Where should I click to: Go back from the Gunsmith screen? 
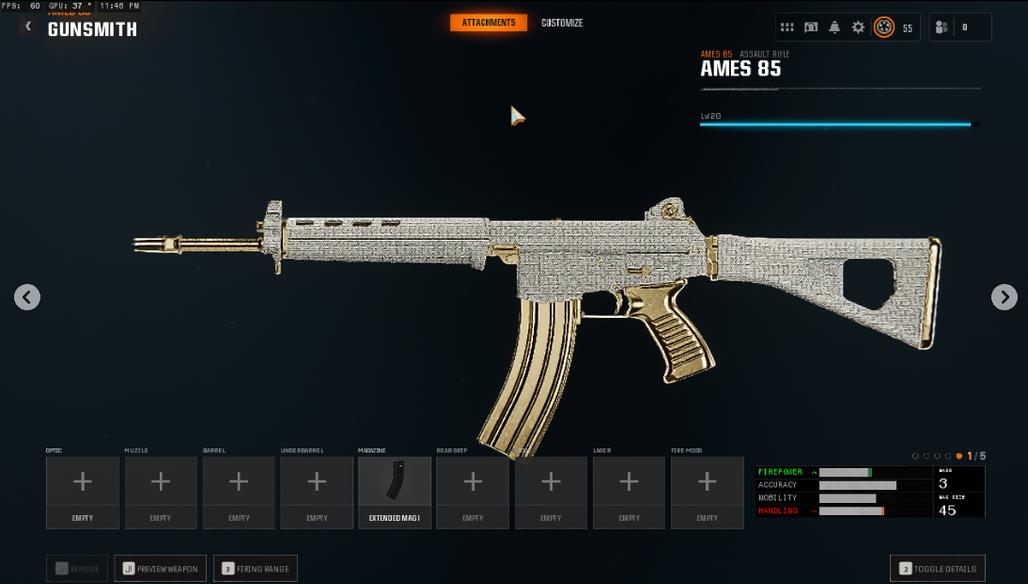point(28,27)
